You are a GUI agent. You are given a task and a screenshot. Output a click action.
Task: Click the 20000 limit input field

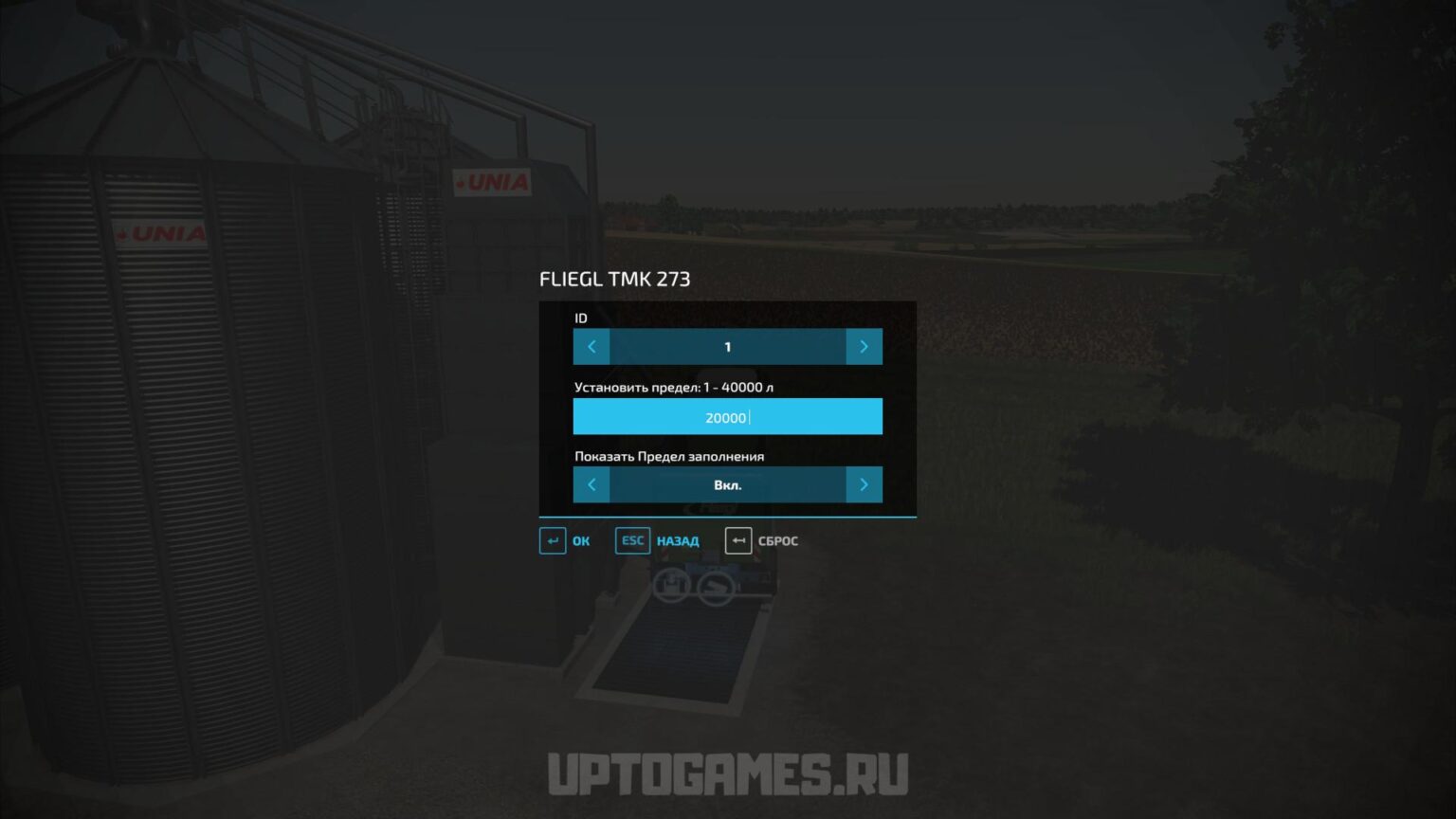(727, 416)
